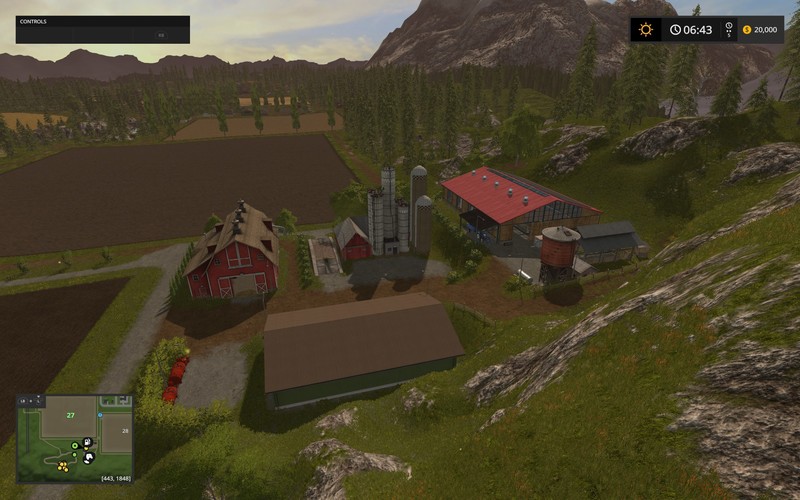
Task: Click the green circle player marker
Action: click(76, 445)
